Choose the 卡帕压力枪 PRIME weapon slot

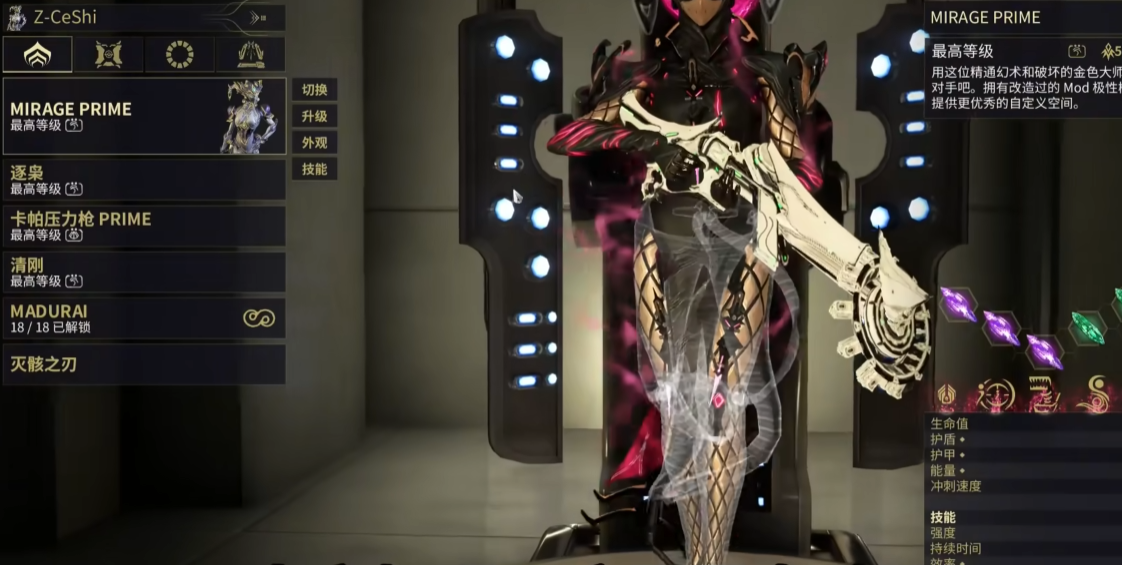click(x=144, y=226)
